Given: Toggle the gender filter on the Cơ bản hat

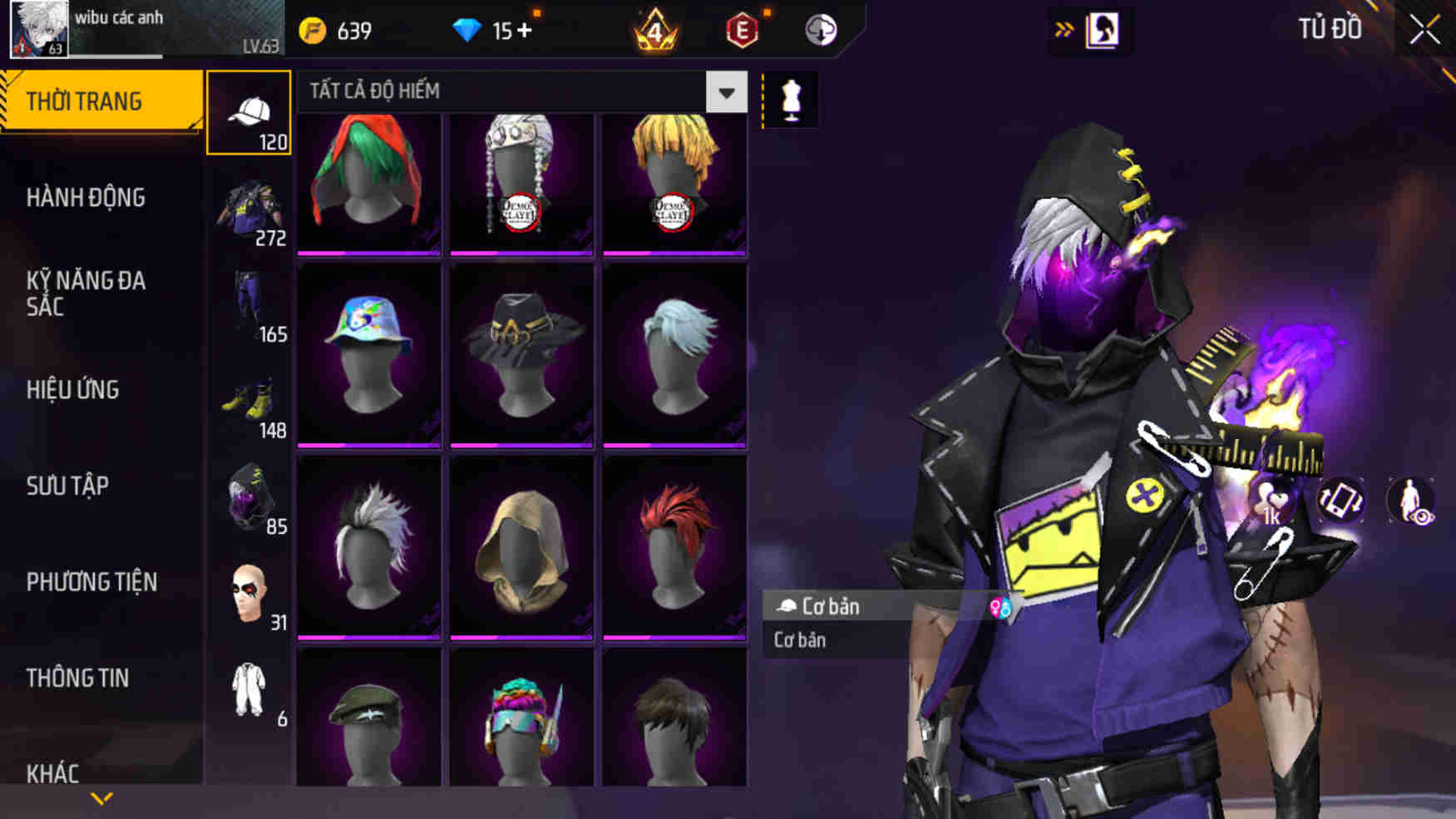Looking at the screenshot, I should [x=999, y=607].
